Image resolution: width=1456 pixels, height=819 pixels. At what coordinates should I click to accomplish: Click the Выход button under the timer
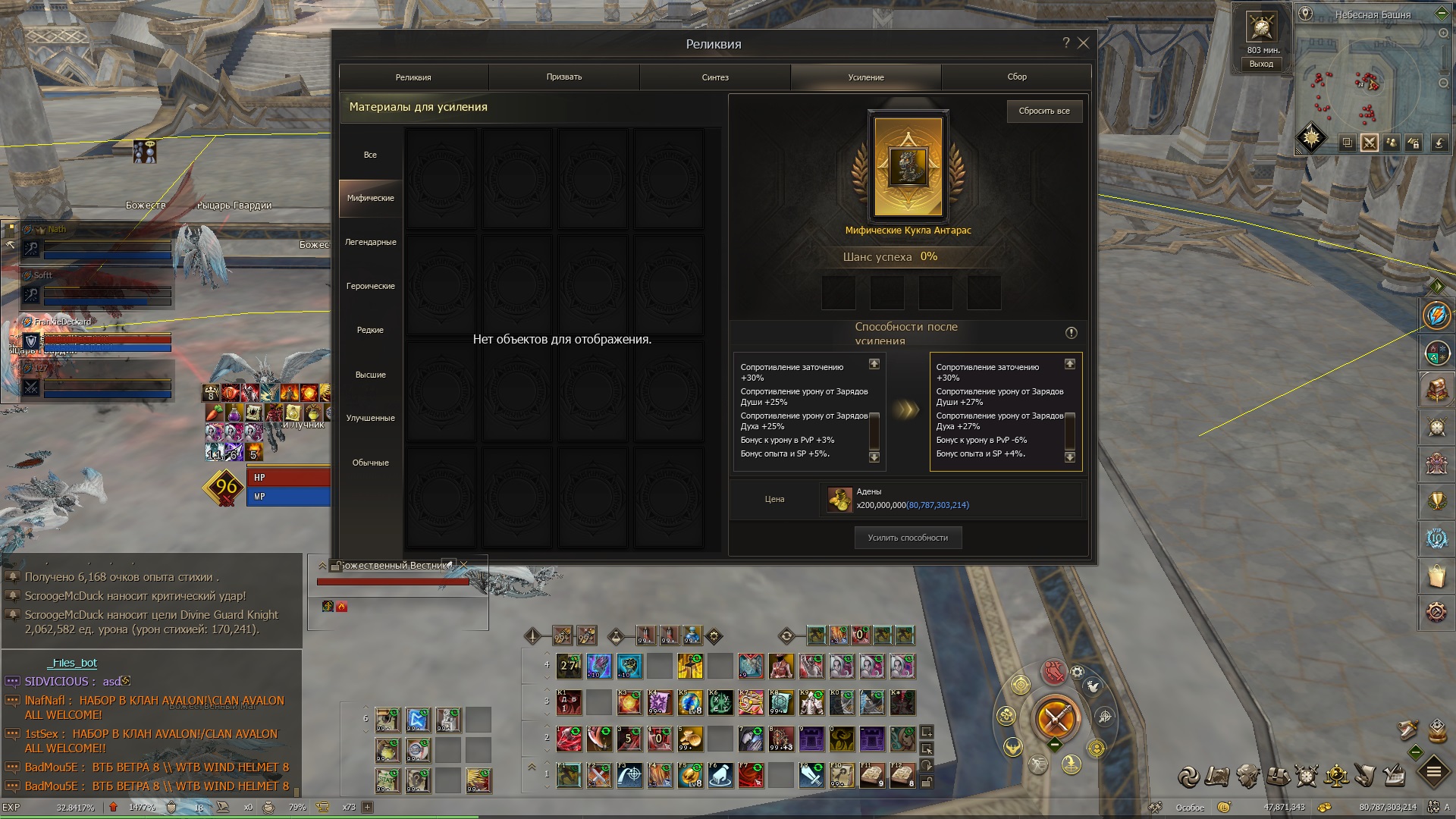[1261, 64]
